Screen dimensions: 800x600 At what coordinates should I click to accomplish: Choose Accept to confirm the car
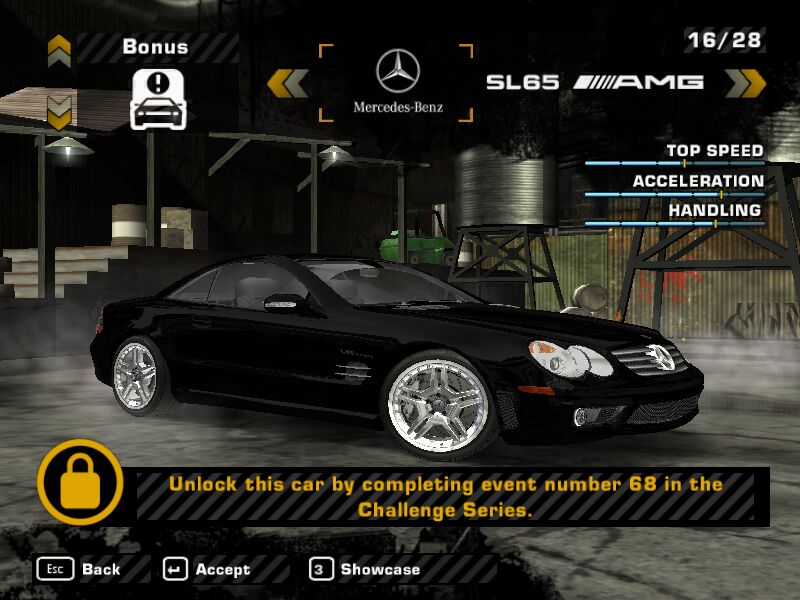207,569
